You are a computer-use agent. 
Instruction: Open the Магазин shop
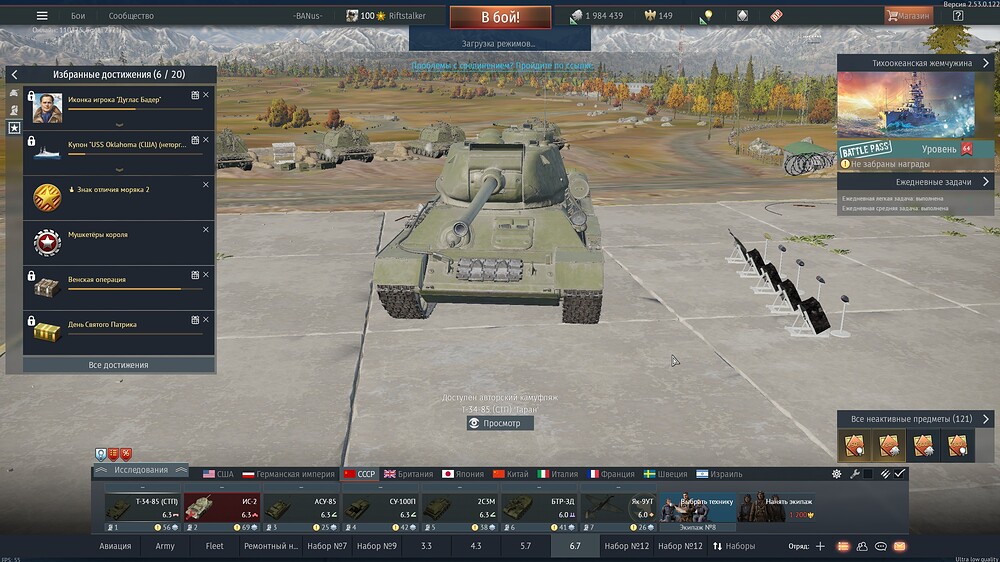pos(908,16)
